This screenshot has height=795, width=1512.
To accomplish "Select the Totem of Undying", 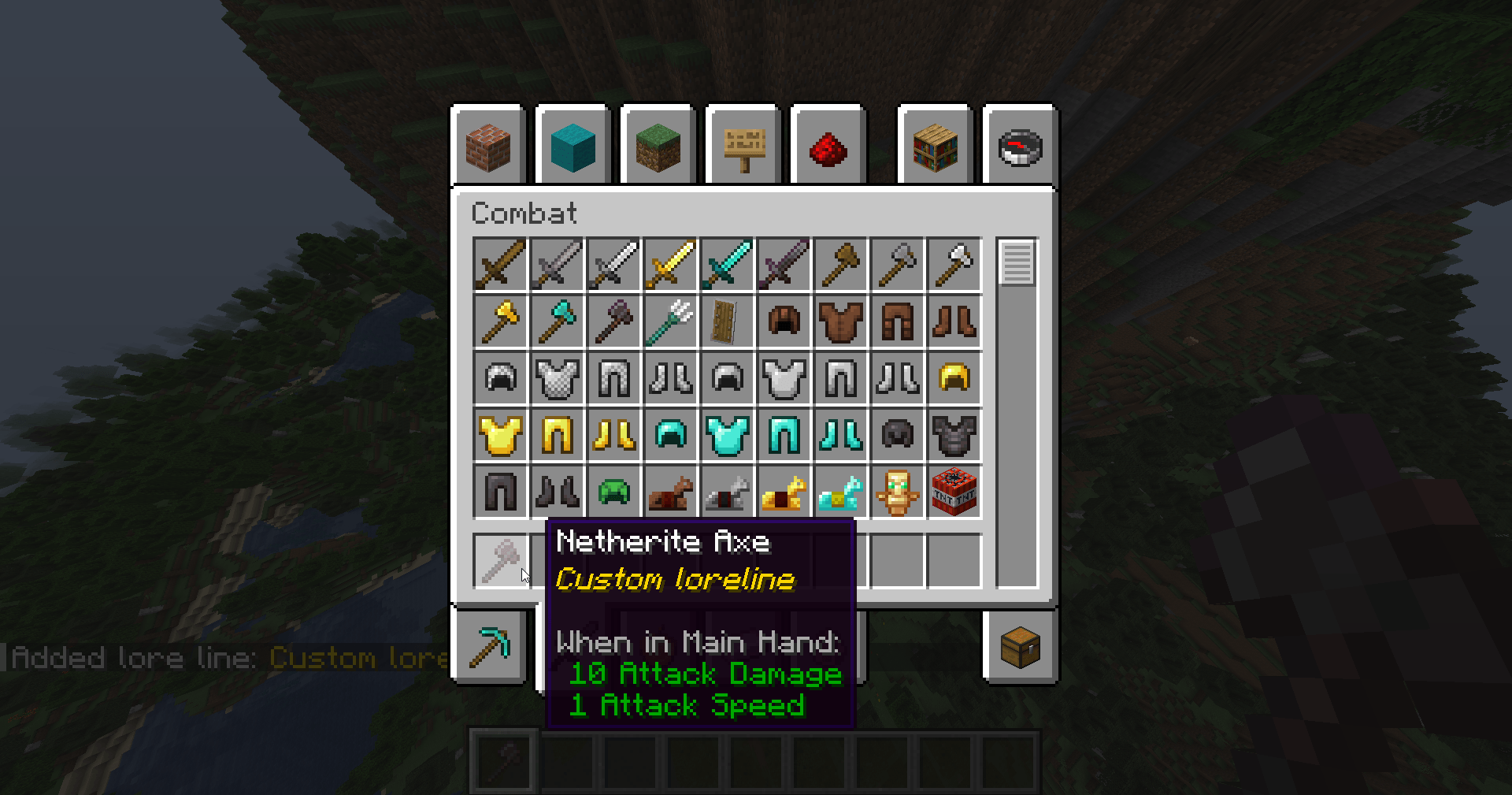I will point(897,491).
